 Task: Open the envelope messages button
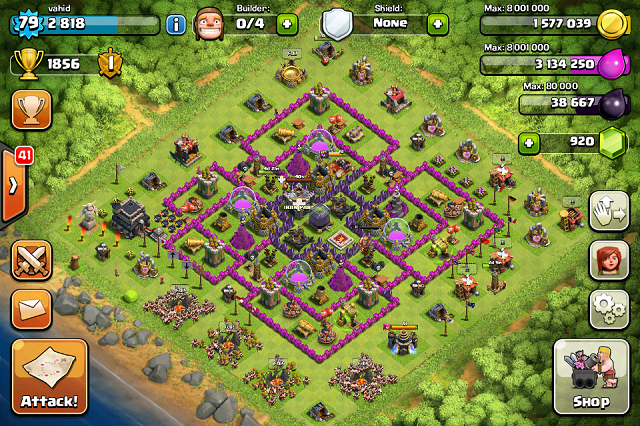click(31, 309)
